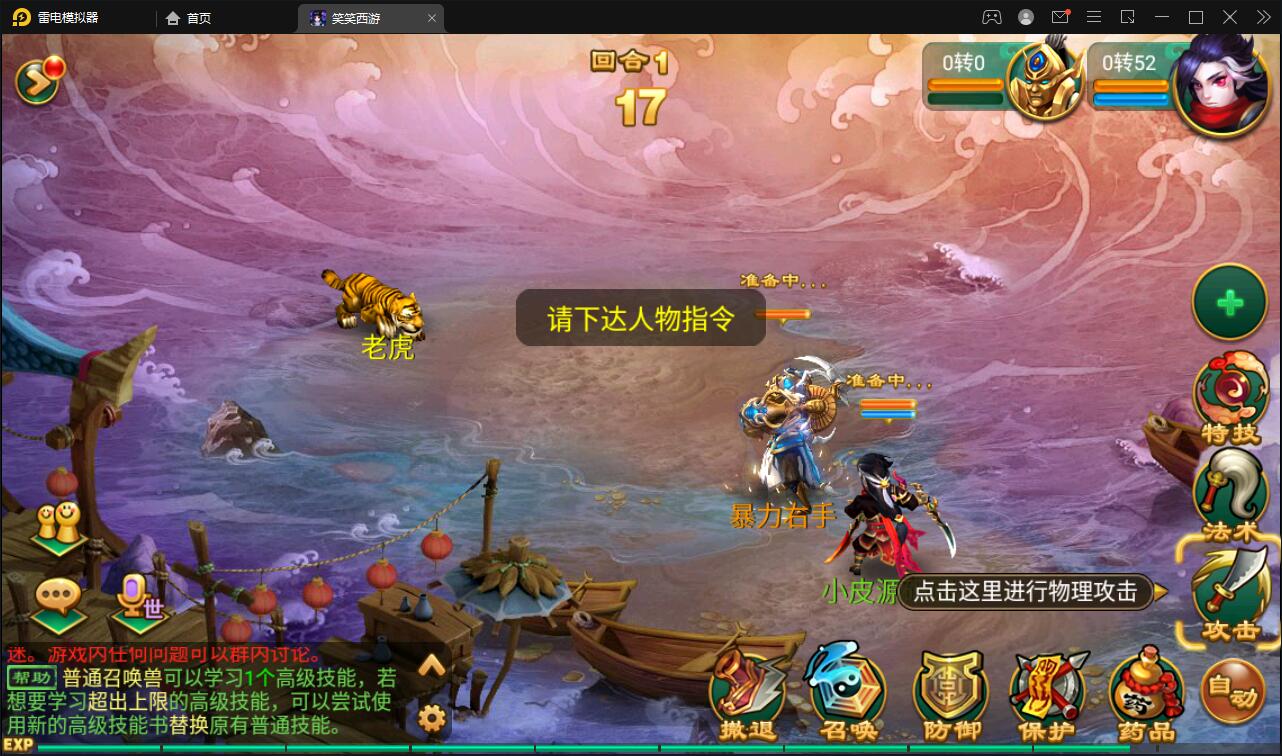Switch to the 首页 home tab
Image resolution: width=1282 pixels, height=756 pixels.
[190, 17]
